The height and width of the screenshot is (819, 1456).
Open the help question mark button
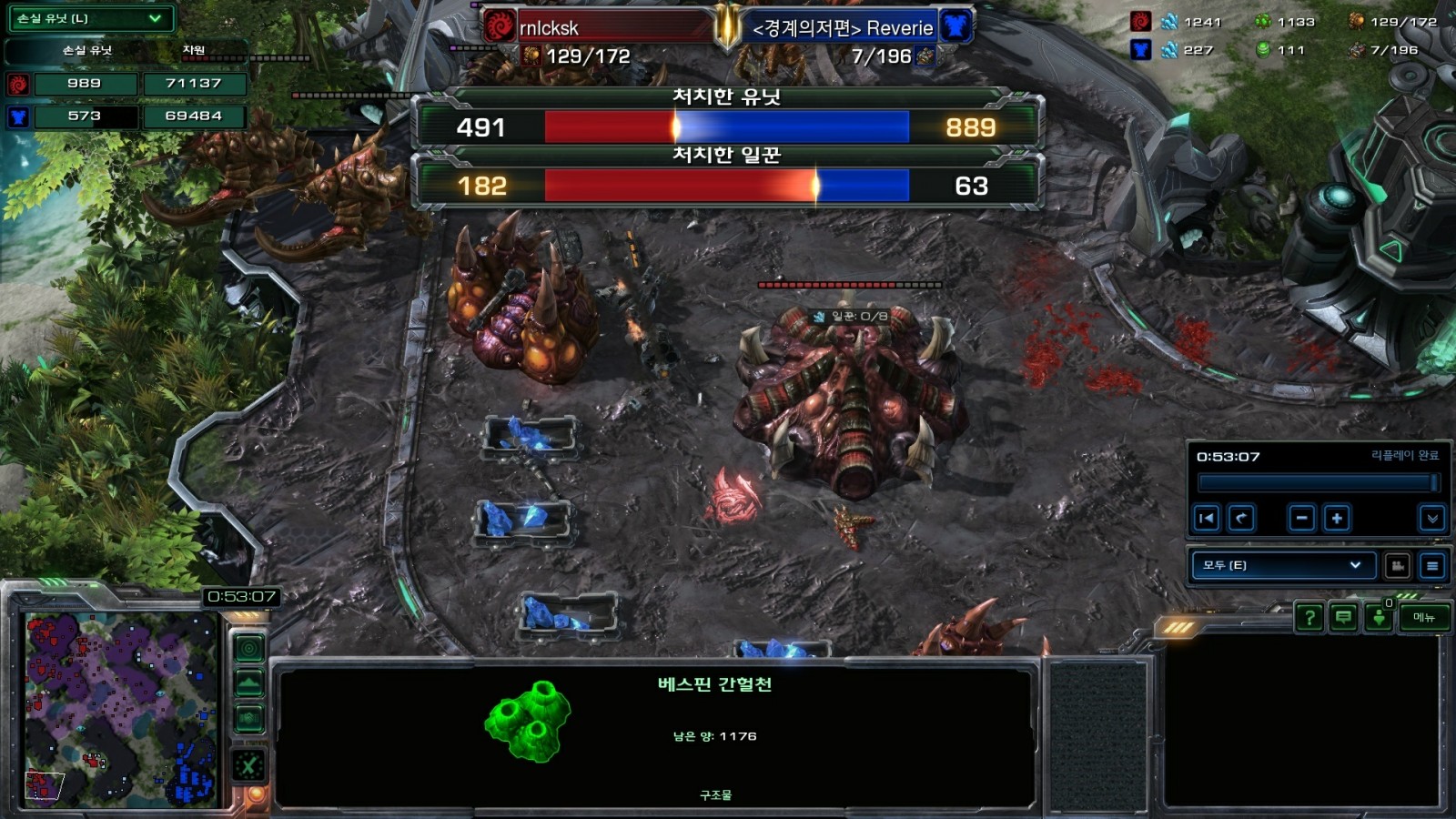coord(1309,618)
